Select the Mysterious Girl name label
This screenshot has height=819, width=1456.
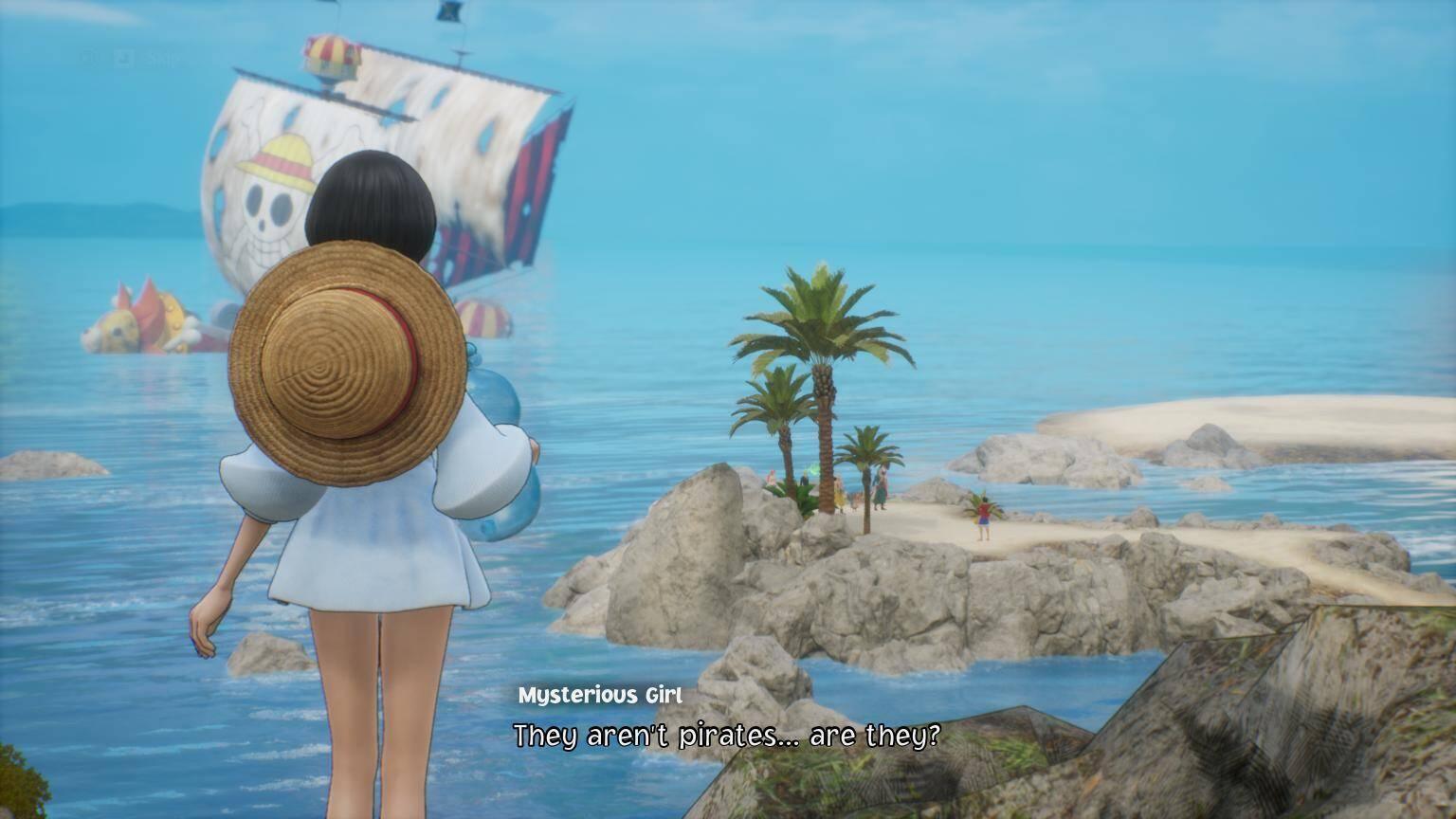601,695
